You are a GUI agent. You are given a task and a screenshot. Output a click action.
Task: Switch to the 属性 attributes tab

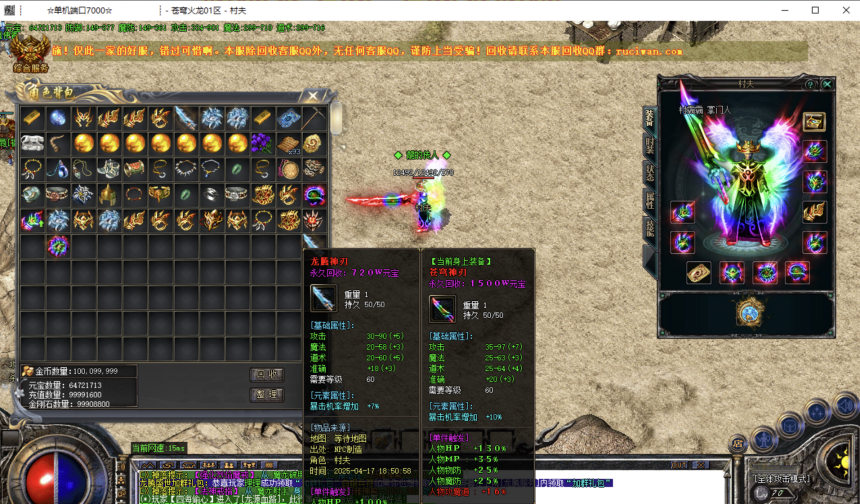[x=648, y=201]
